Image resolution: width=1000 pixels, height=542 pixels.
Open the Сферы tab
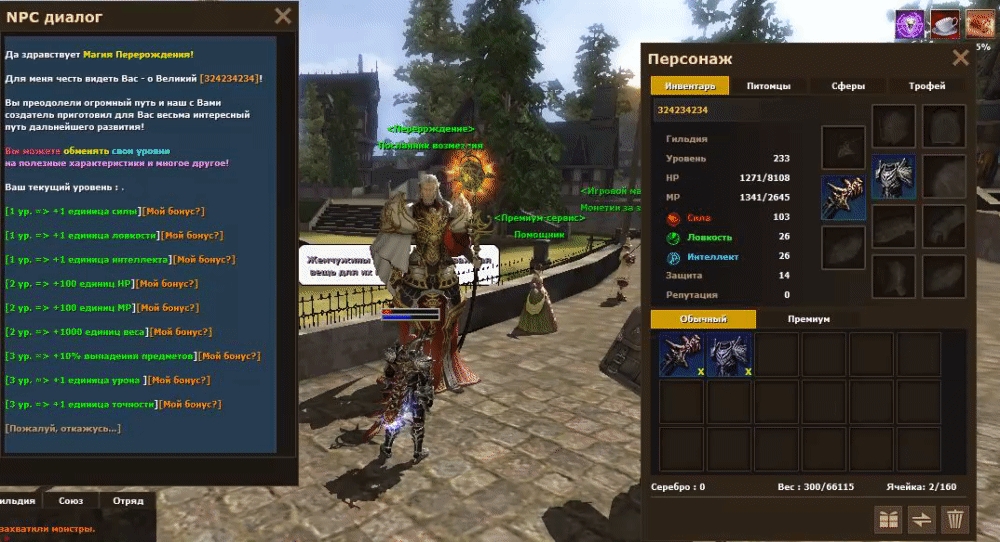tap(848, 86)
